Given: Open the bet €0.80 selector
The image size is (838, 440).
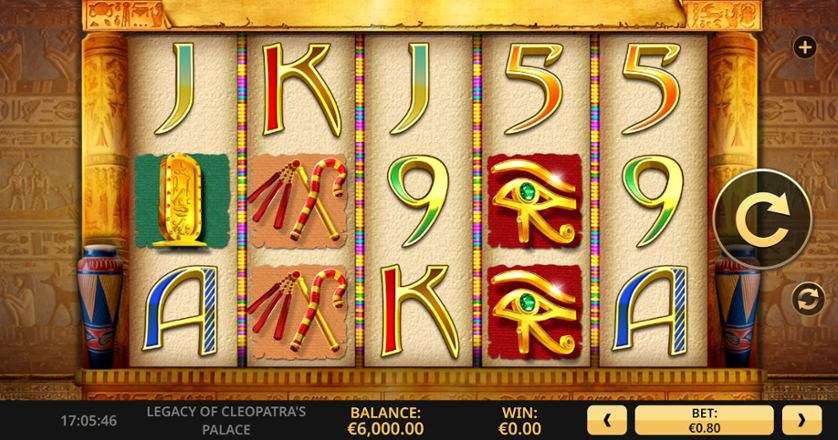Looking at the screenshot, I should point(703,421).
